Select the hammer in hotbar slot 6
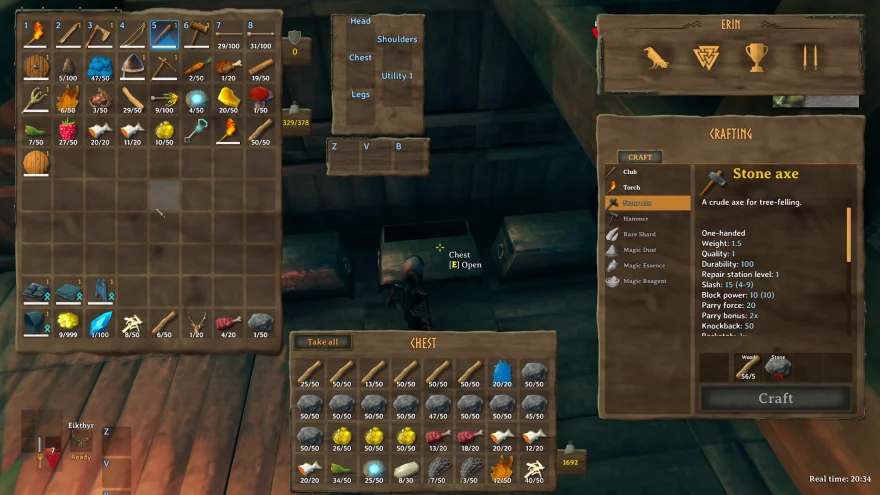Viewport: 880px width, 495px height. pos(197,35)
